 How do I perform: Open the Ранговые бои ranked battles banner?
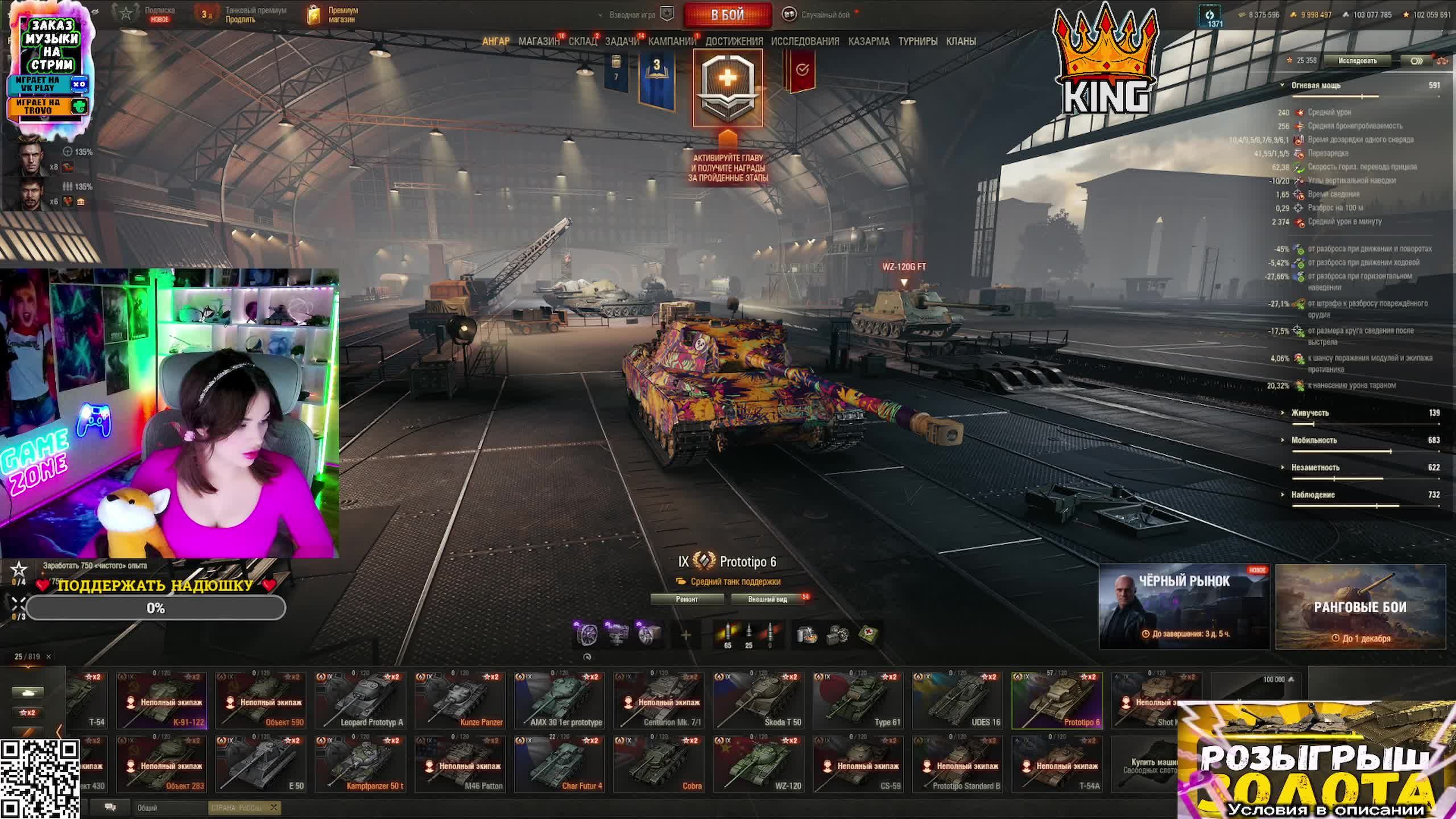coord(1360,607)
